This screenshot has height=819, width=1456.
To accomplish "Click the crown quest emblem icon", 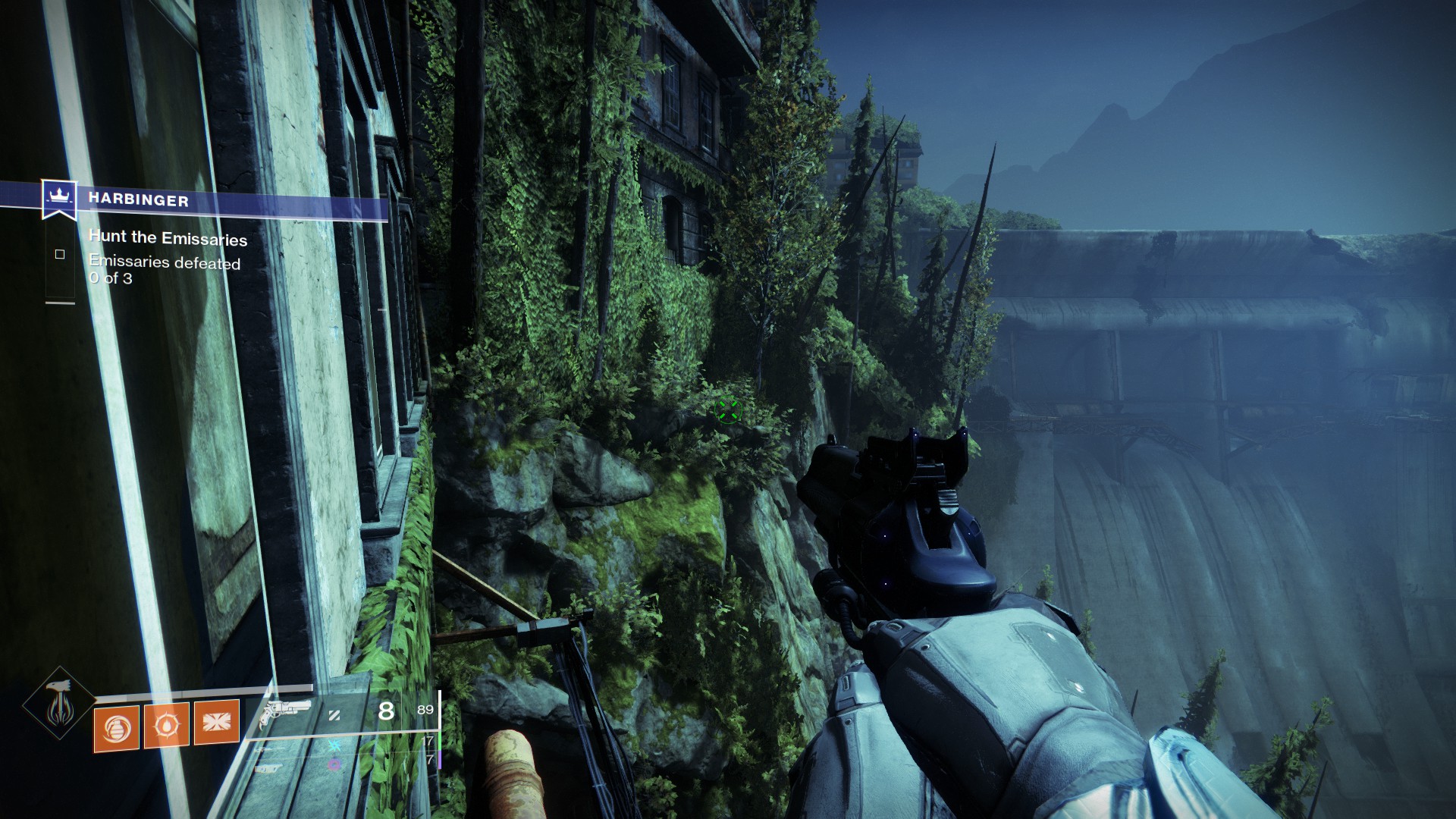I will 58,197.
